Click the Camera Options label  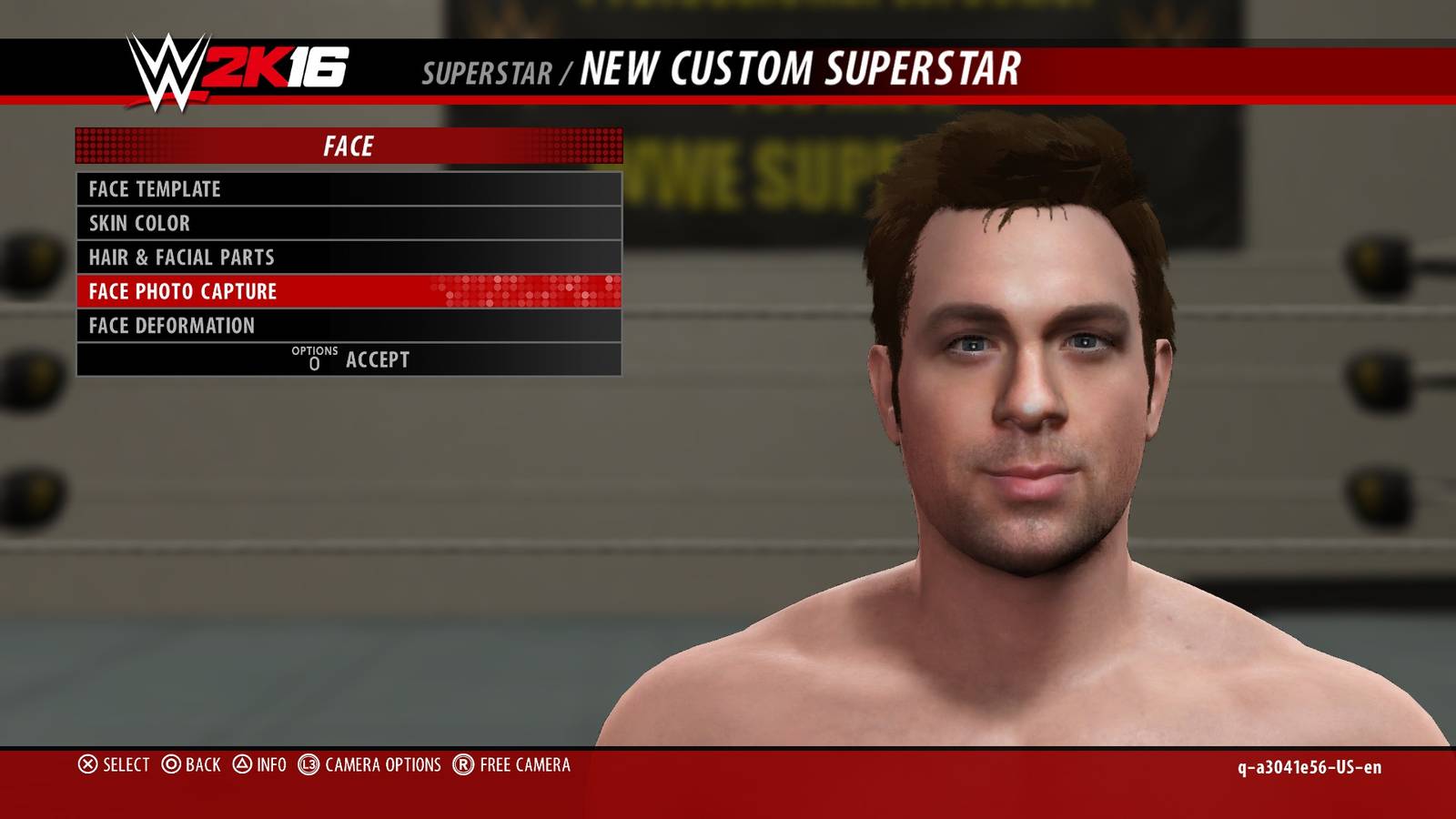click(x=381, y=766)
